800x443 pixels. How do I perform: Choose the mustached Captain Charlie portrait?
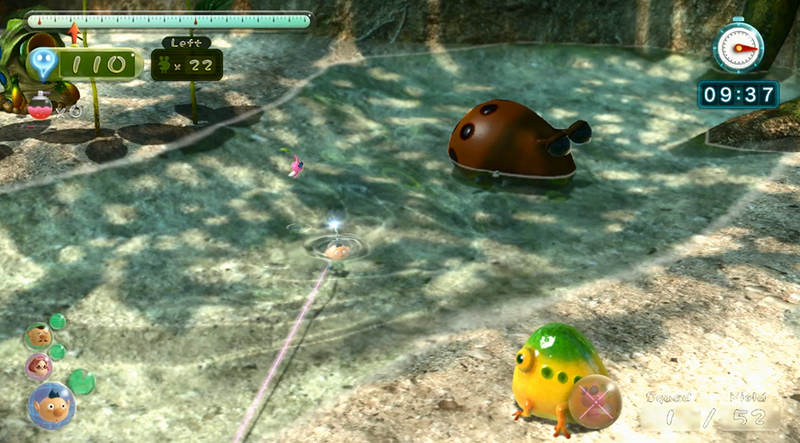(x=39, y=336)
